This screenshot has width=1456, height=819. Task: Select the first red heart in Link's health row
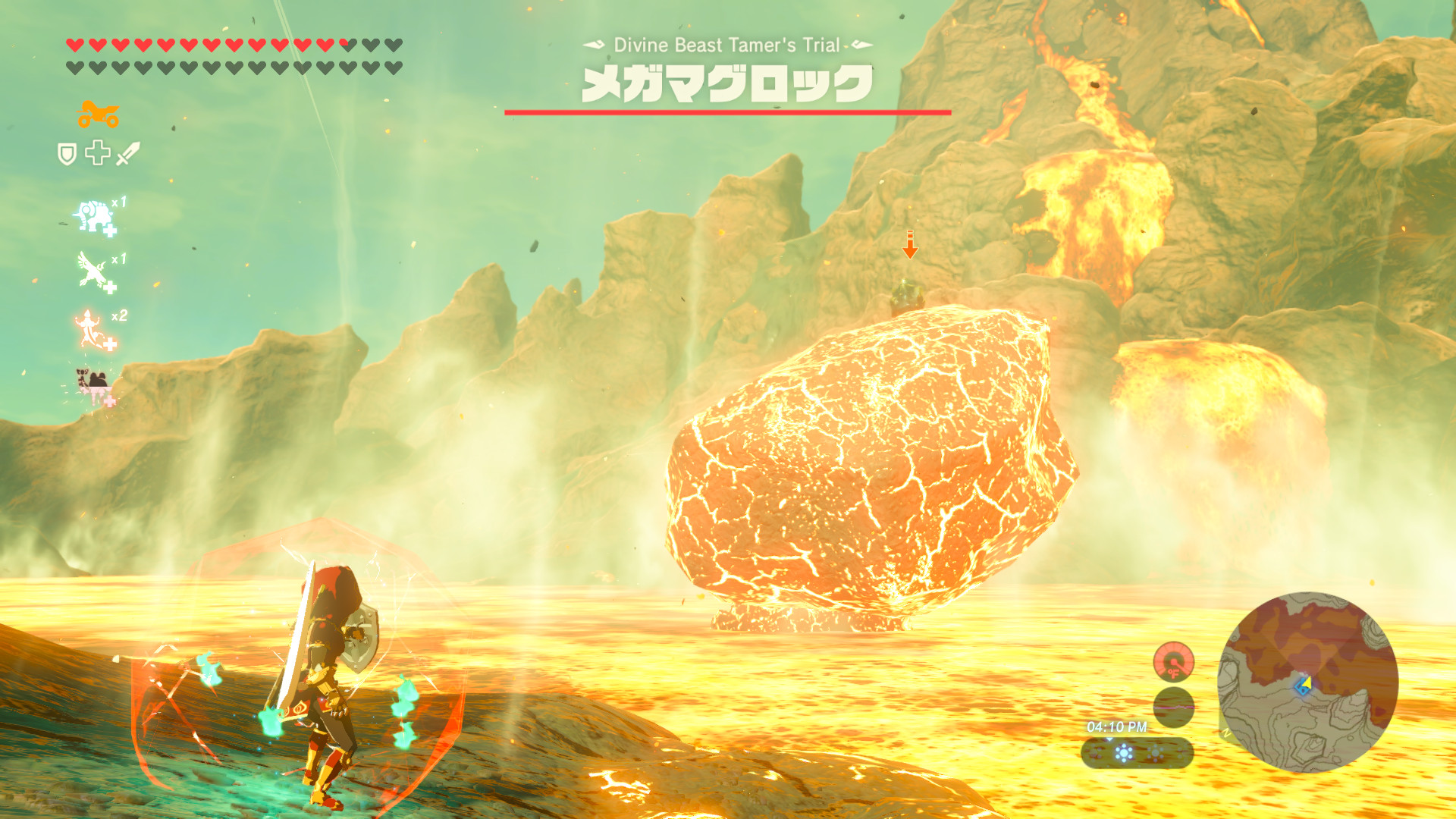74,44
